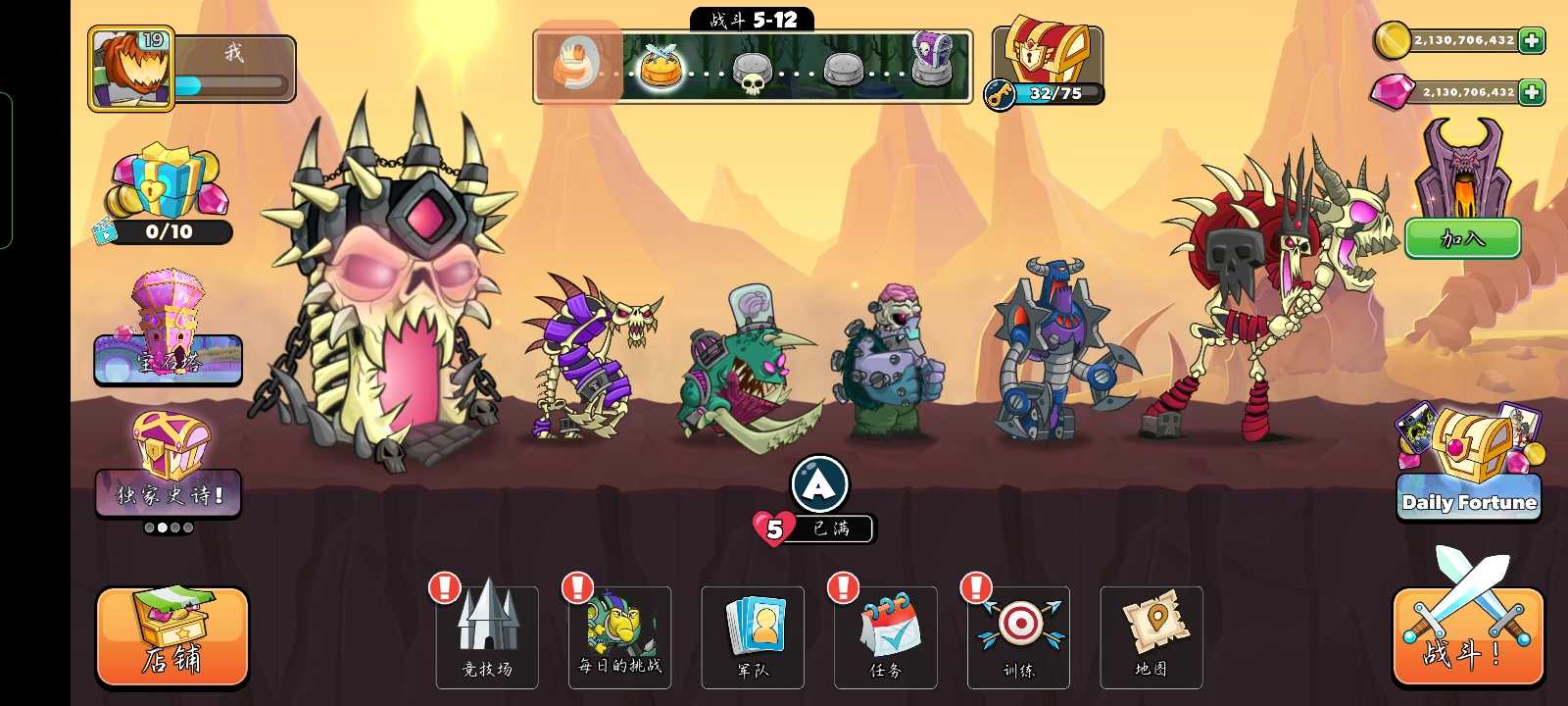Viewport: 1568px width, 706px height.
Task: View the 任务 quests calendar
Action: (x=885, y=636)
